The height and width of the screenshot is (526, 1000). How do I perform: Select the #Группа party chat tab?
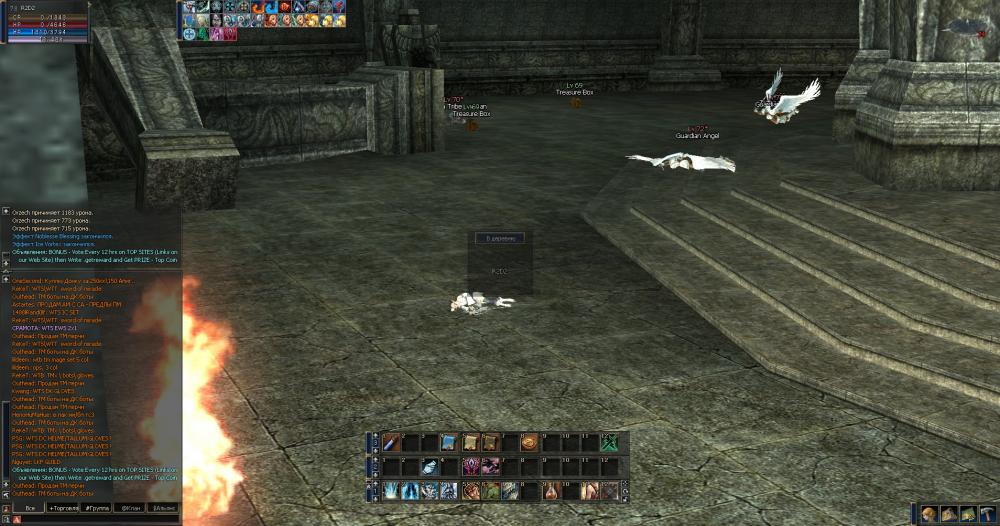(97, 508)
